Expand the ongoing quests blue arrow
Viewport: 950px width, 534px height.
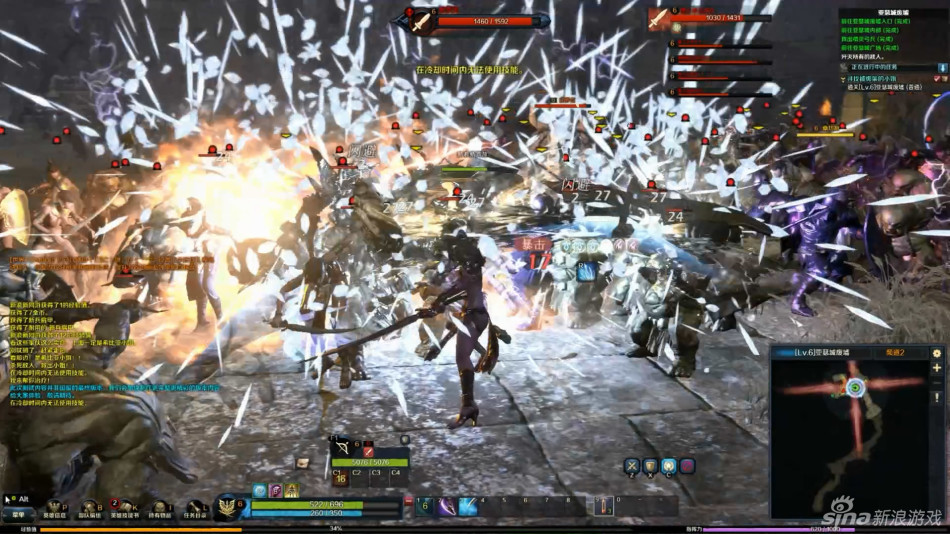[x=941, y=68]
